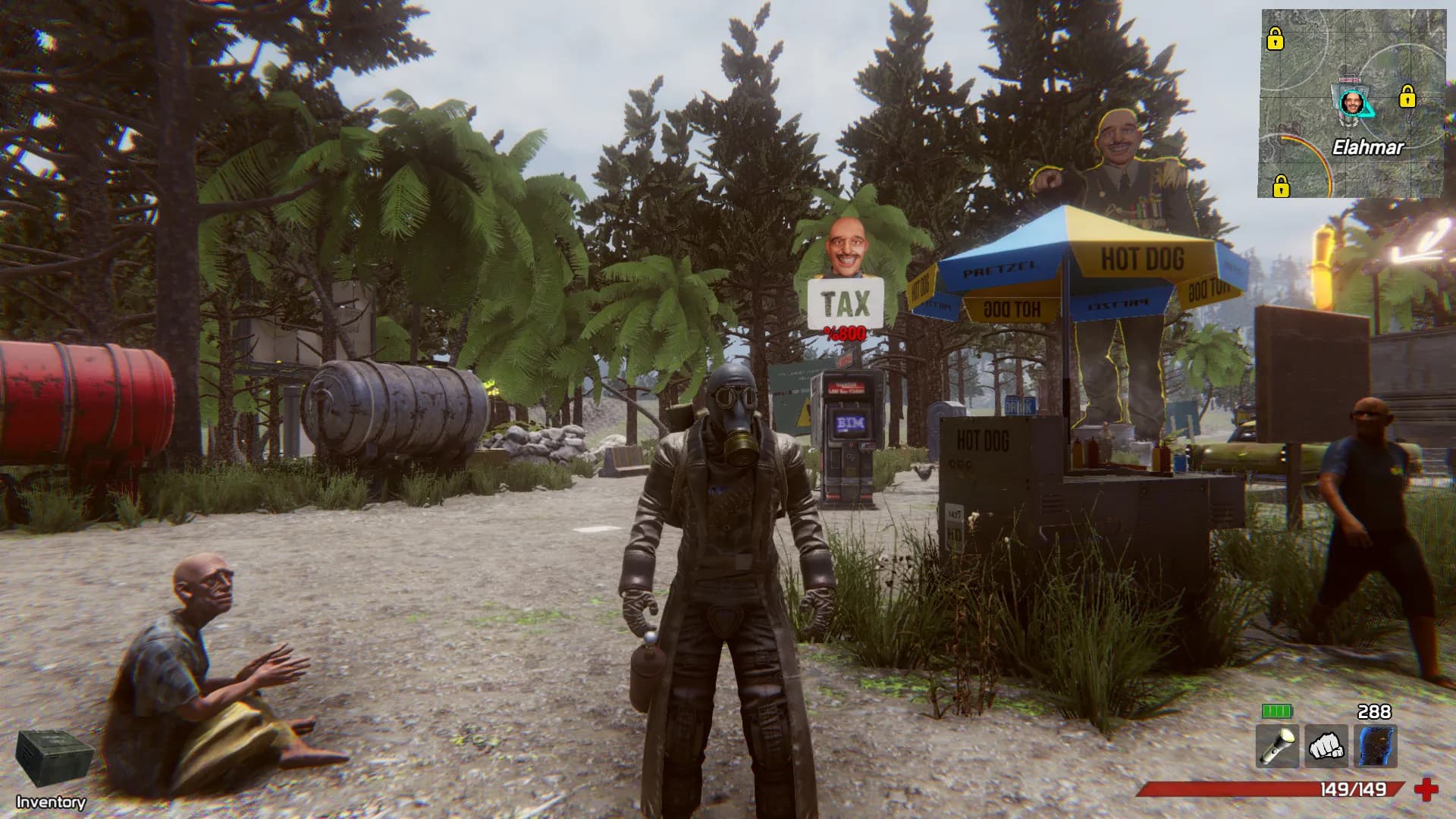1456x819 pixels.
Task: Open the Elahmar minimap
Action: tap(1353, 104)
